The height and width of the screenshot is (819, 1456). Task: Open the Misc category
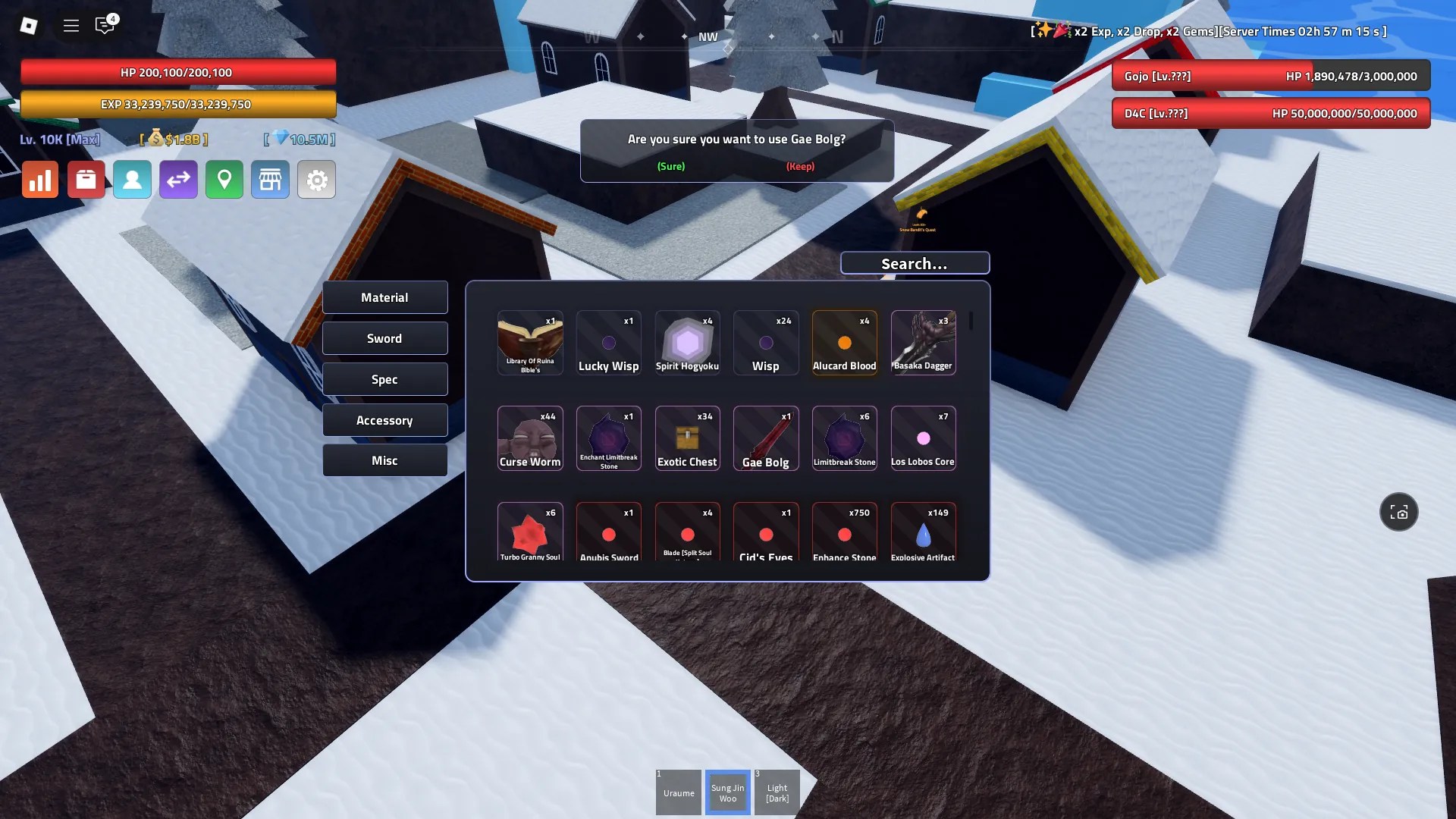[384, 460]
